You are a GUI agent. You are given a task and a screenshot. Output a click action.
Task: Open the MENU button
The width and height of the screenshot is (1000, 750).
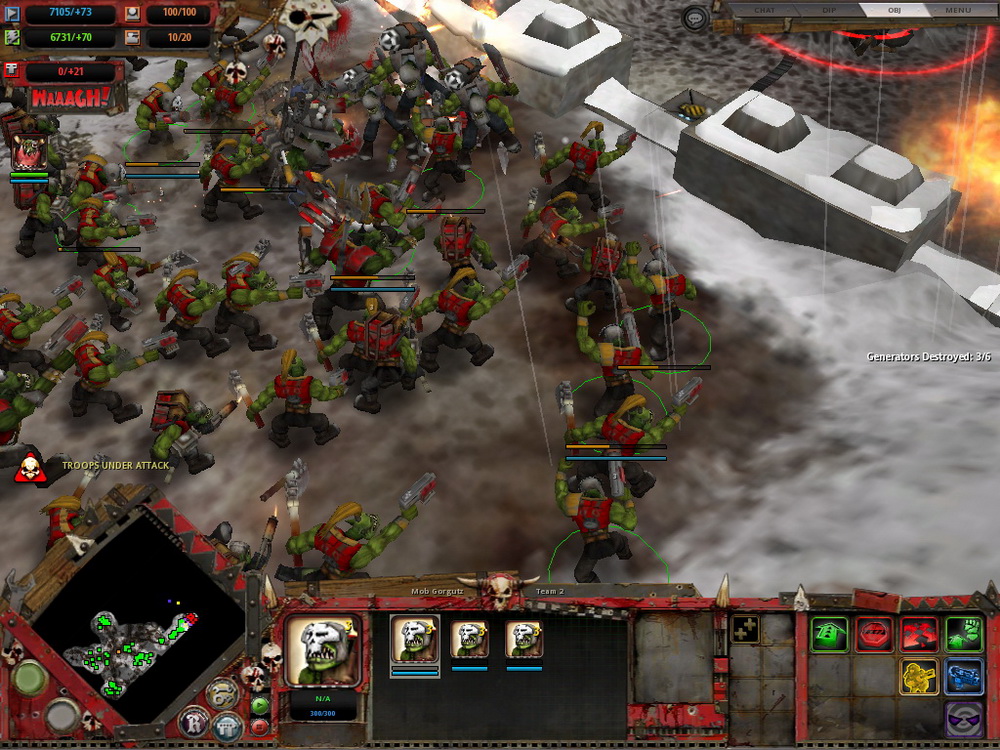958,10
